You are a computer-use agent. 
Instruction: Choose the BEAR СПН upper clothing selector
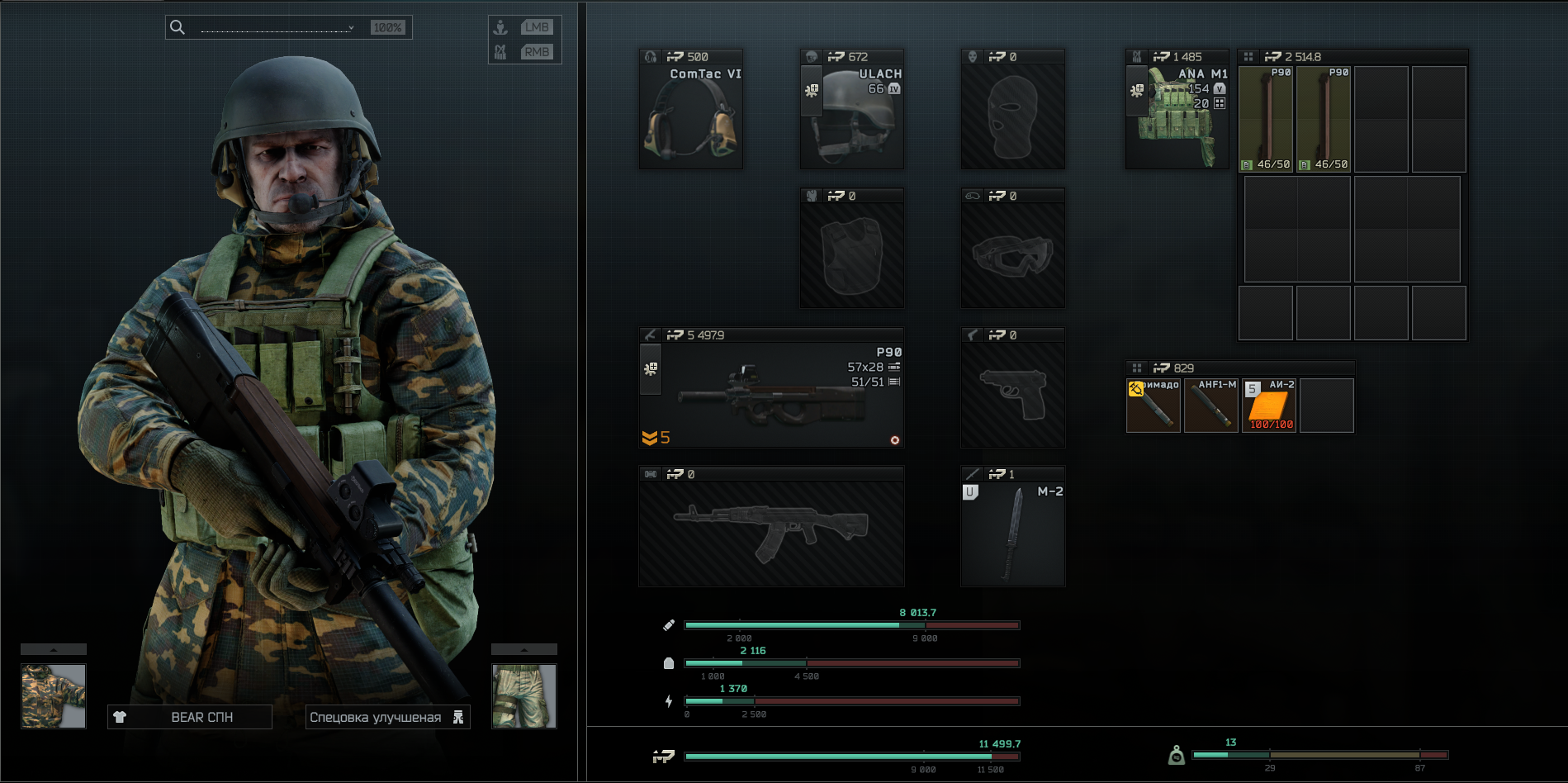pos(190,717)
